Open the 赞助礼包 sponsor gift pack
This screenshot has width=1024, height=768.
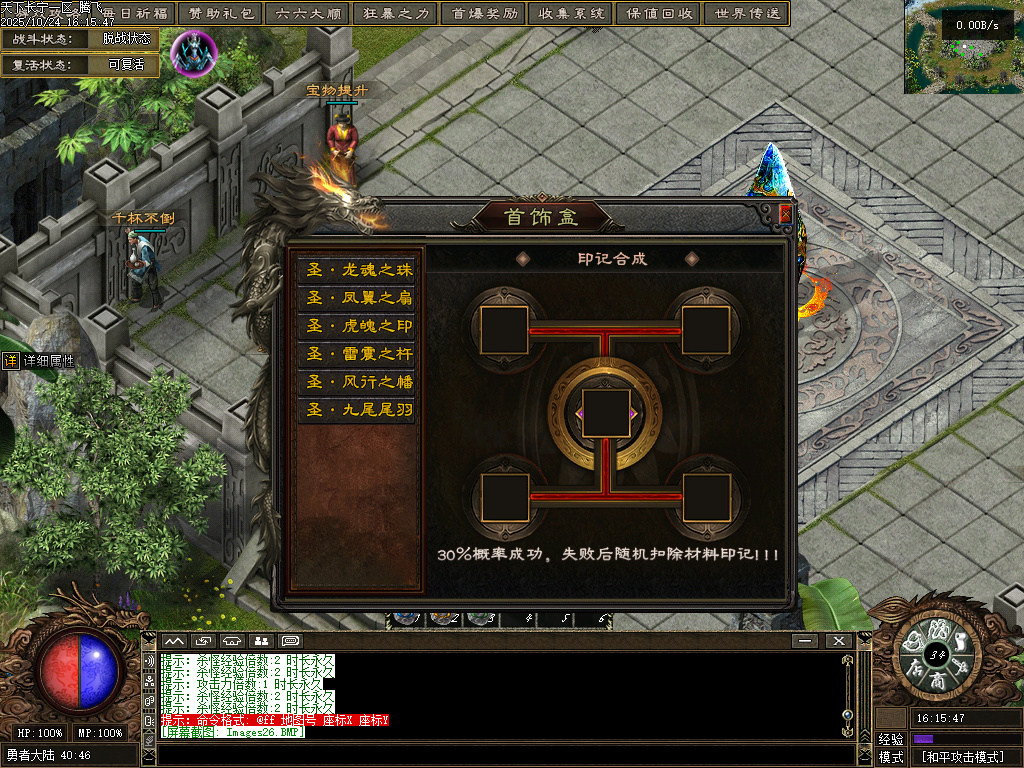pos(221,14)
